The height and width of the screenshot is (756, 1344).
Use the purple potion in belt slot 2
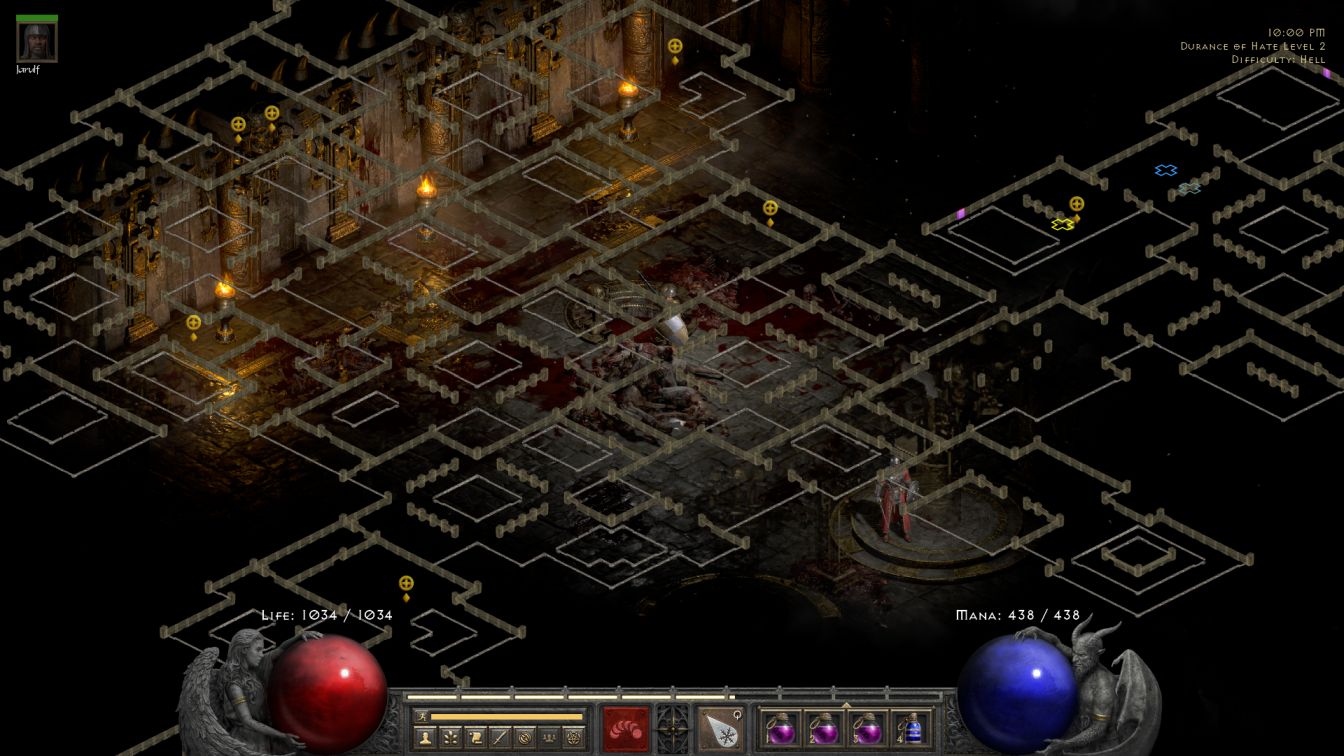click(x=824, y=728)
